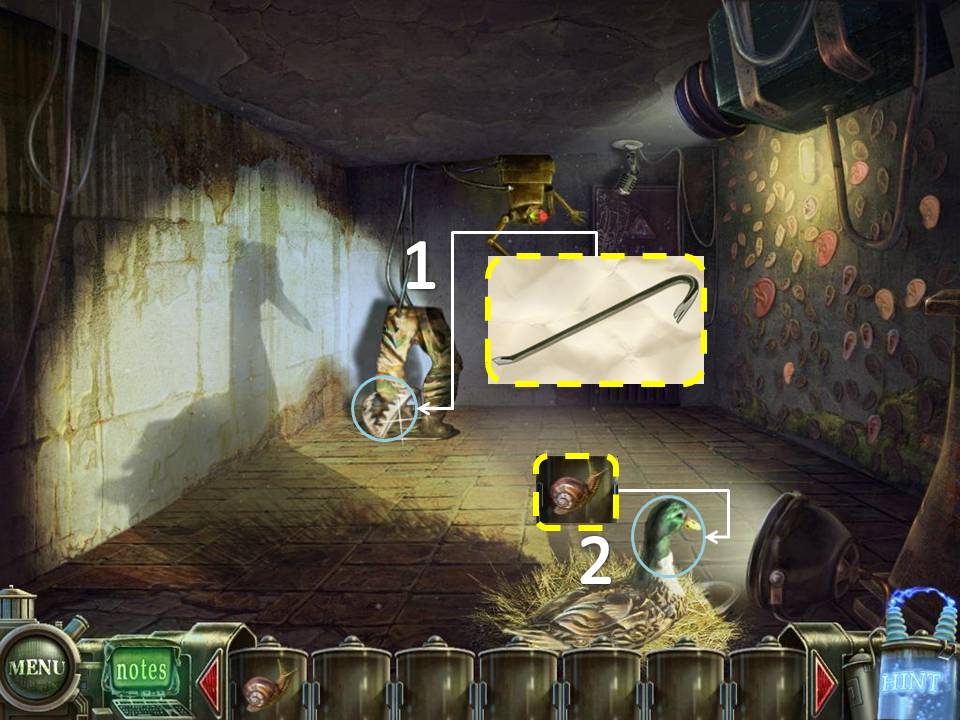The height and width of the screenshot is (720, 960).
Task: Open the MENU button
Action: 36,667
